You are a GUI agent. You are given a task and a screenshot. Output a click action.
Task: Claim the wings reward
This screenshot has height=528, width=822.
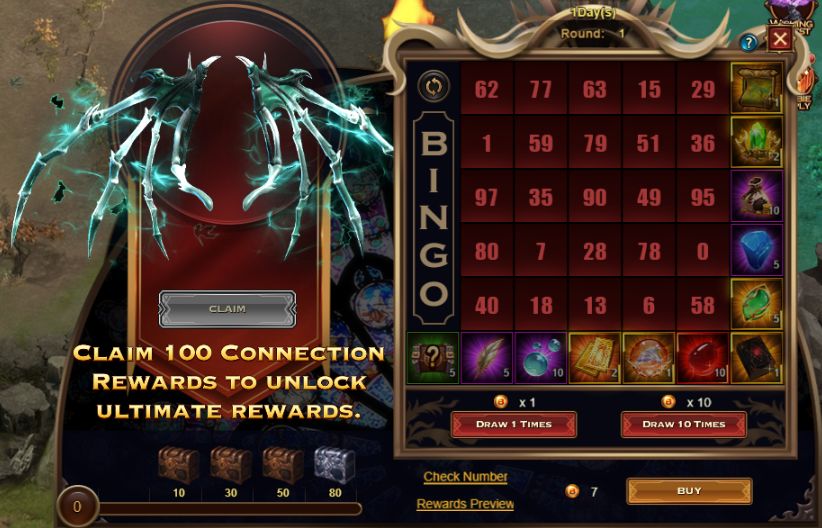[x=227, y=309]
